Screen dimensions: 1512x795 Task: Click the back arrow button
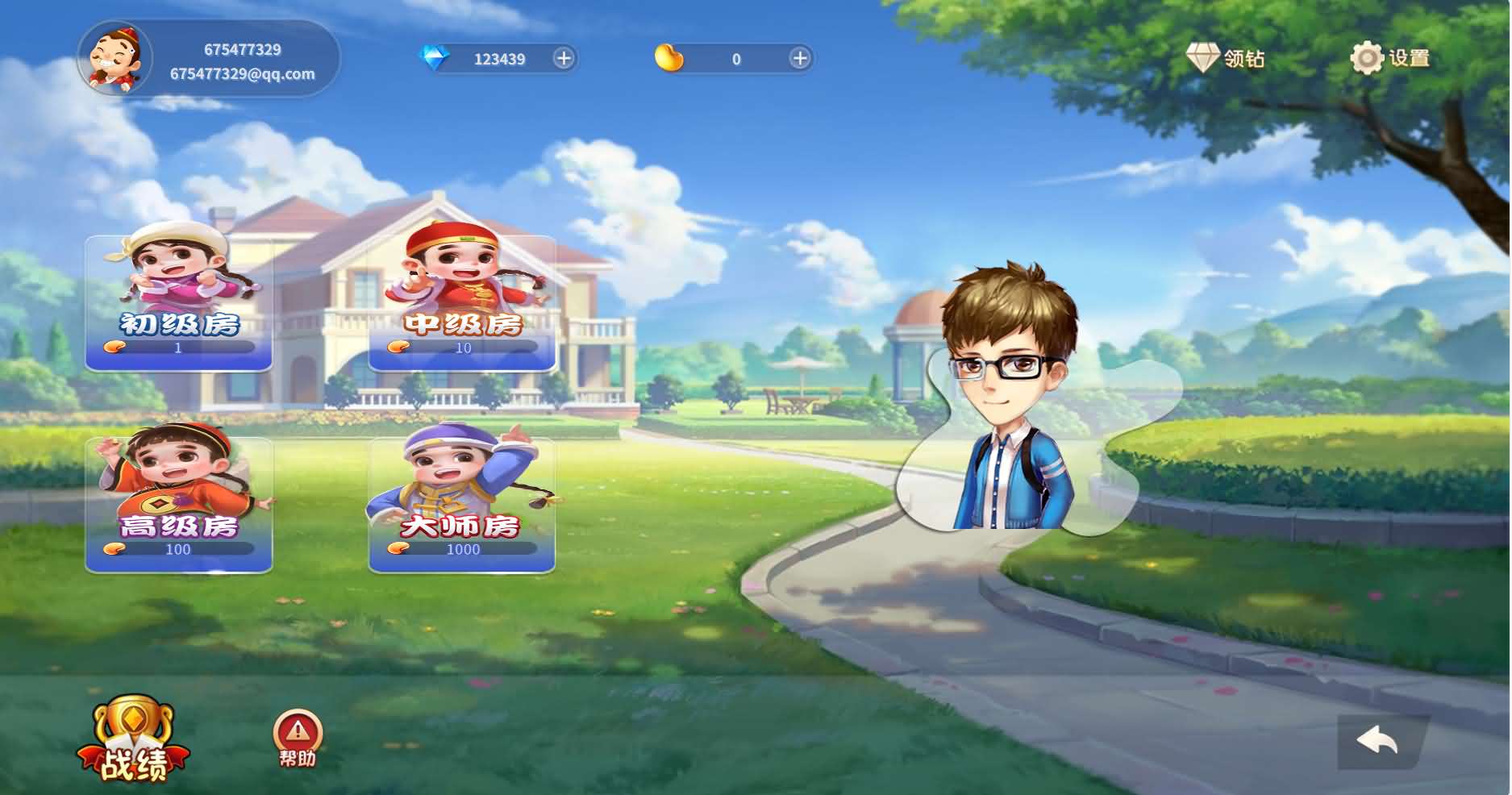pos(1377,740)
